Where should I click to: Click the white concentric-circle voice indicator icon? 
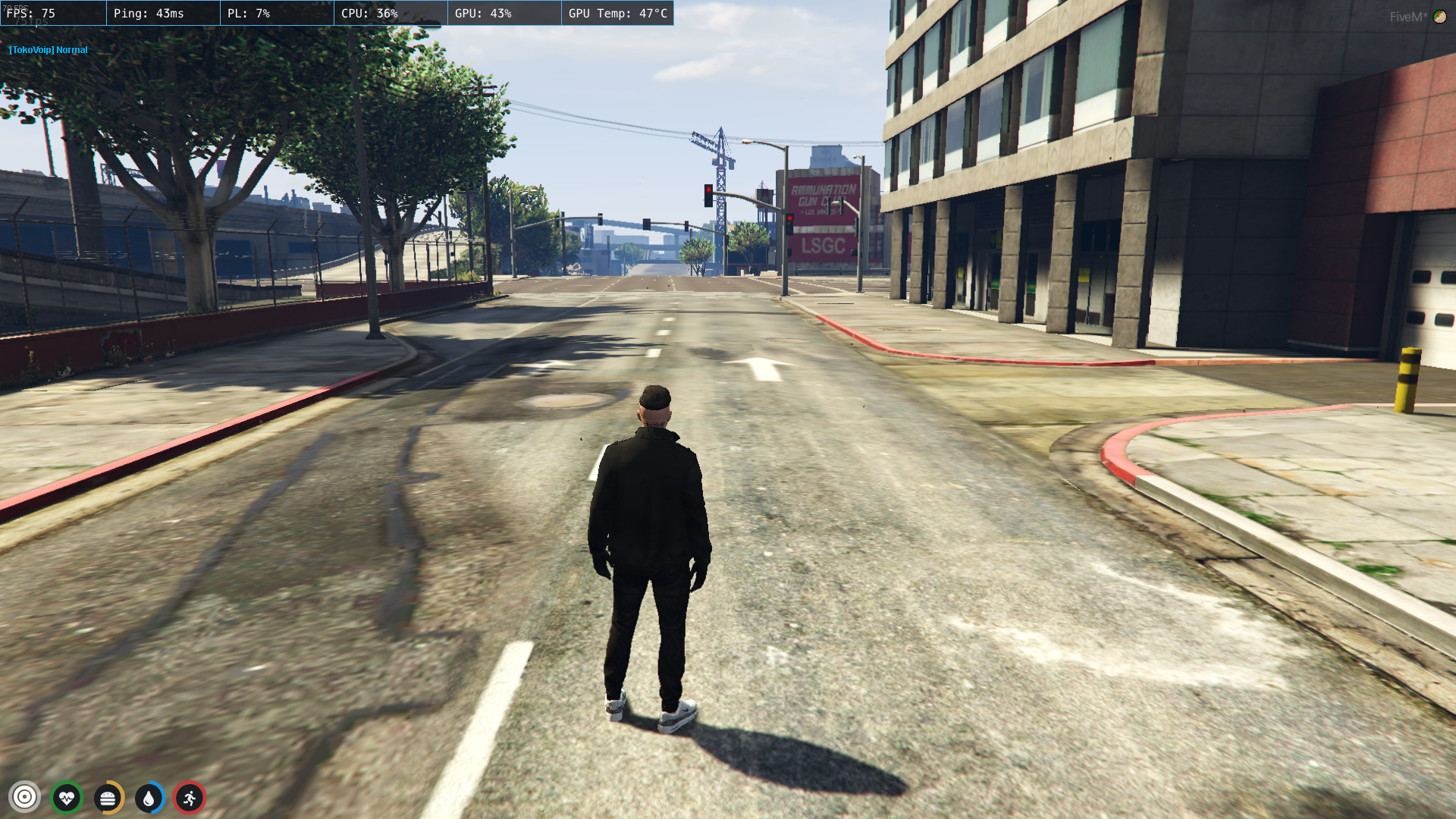(x=24, y=797)
